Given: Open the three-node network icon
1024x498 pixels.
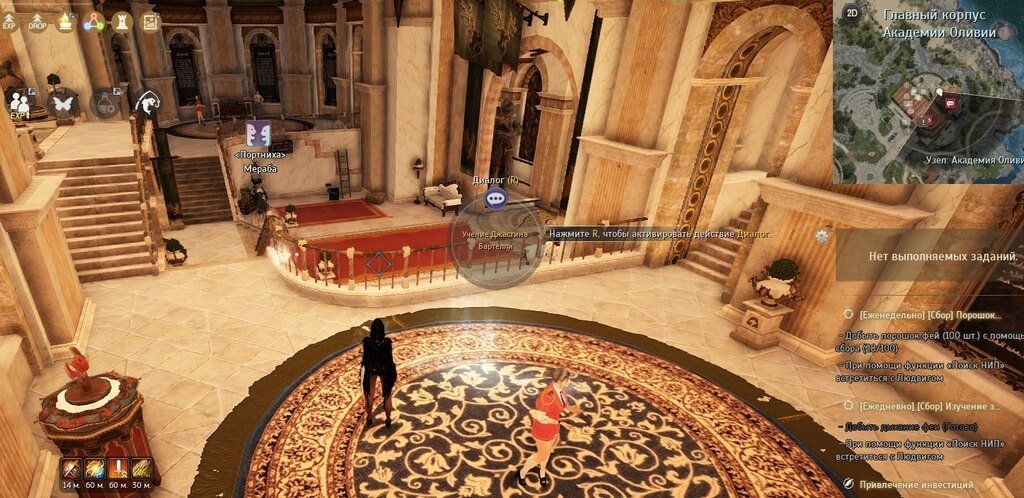Looking at the screenshot, I should point(94,22).
